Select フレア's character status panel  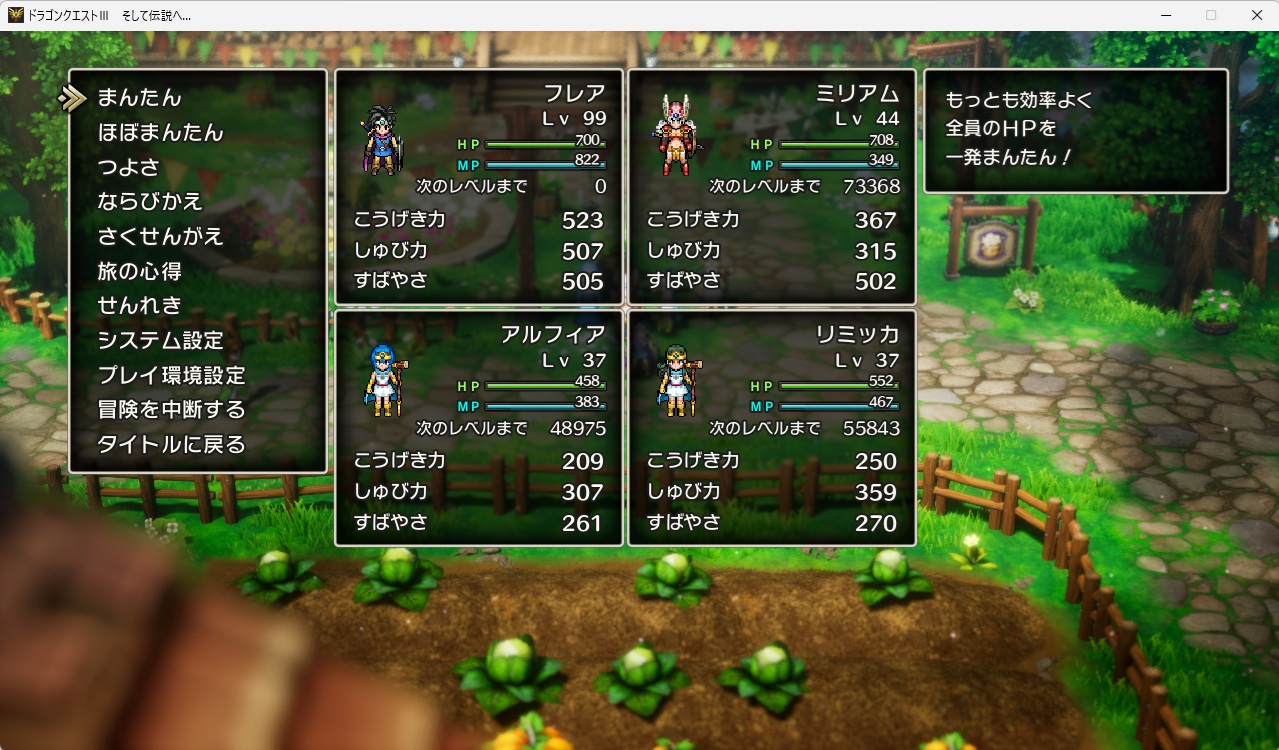(x=479, y=187)
